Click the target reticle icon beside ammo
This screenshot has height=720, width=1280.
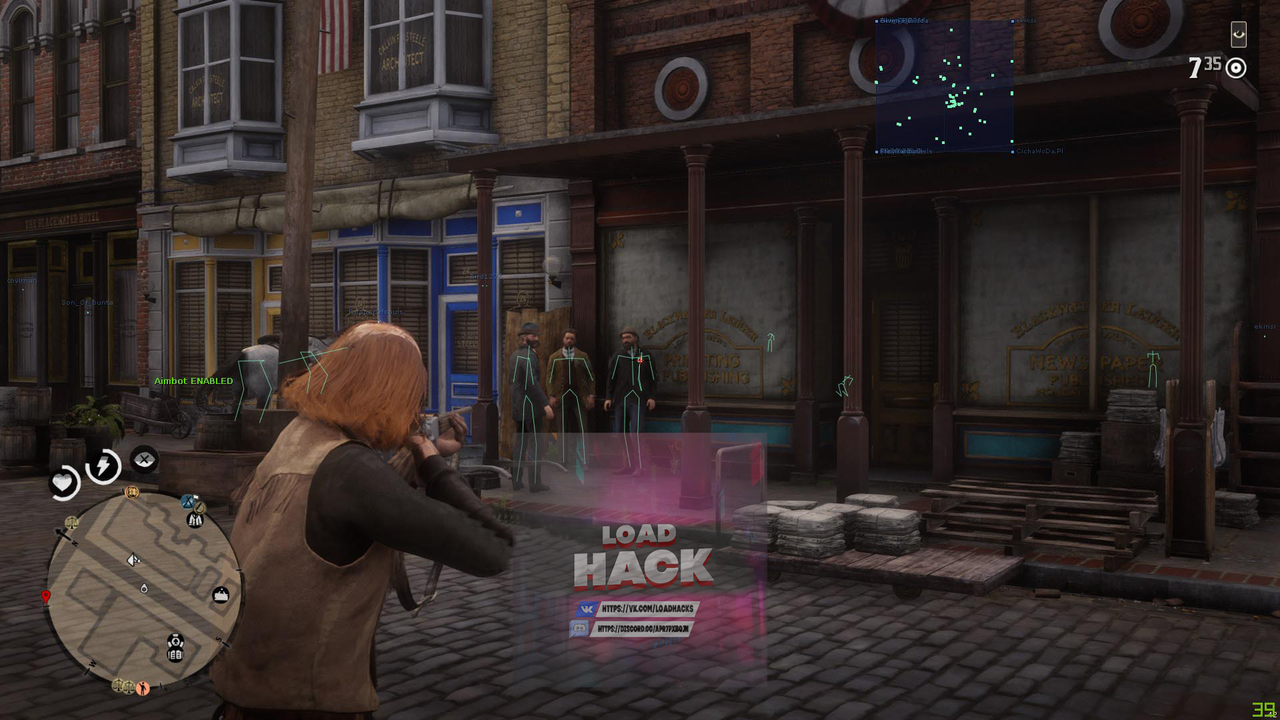pos(1237,68)
